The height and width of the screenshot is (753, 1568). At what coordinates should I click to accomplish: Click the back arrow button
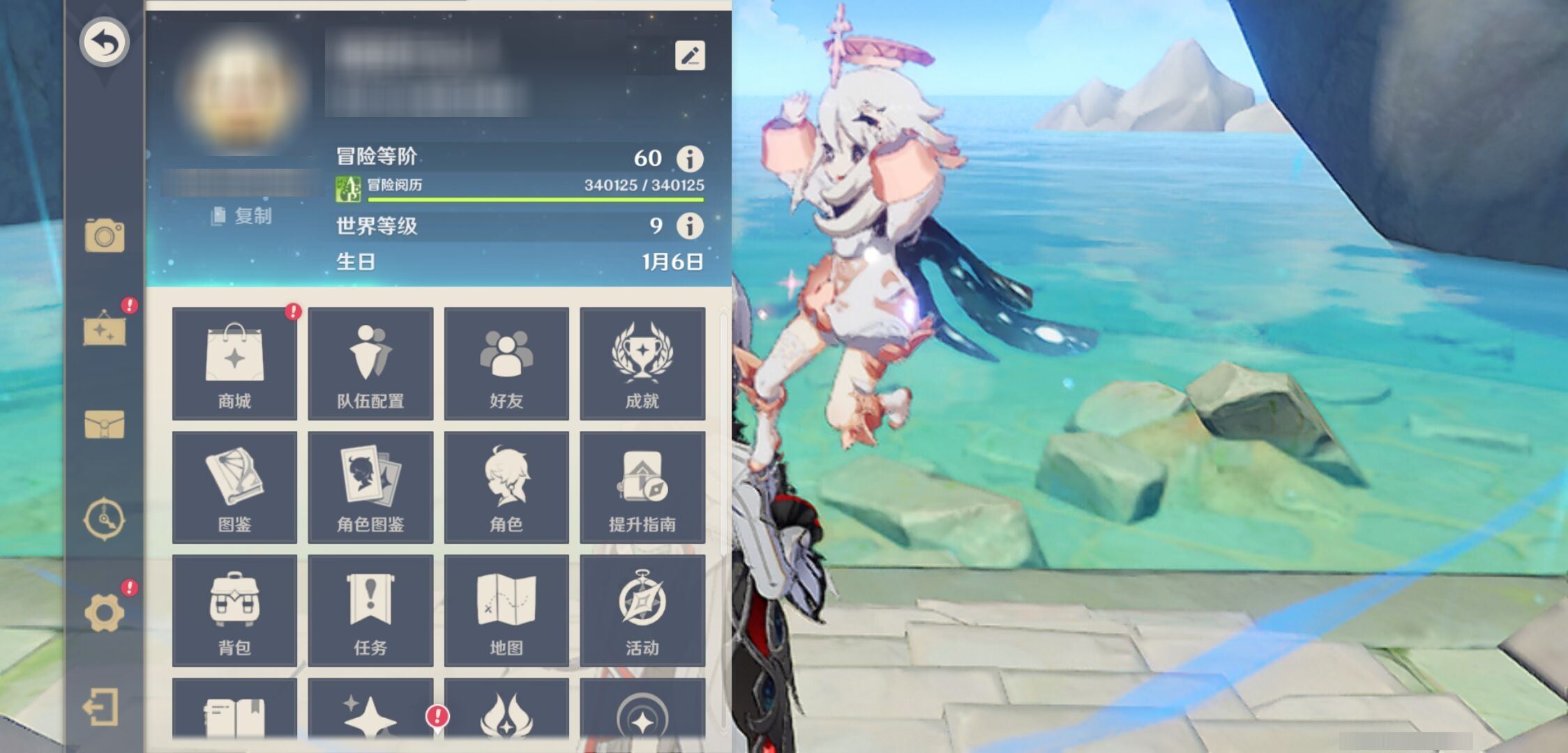(x=104, y=42)
